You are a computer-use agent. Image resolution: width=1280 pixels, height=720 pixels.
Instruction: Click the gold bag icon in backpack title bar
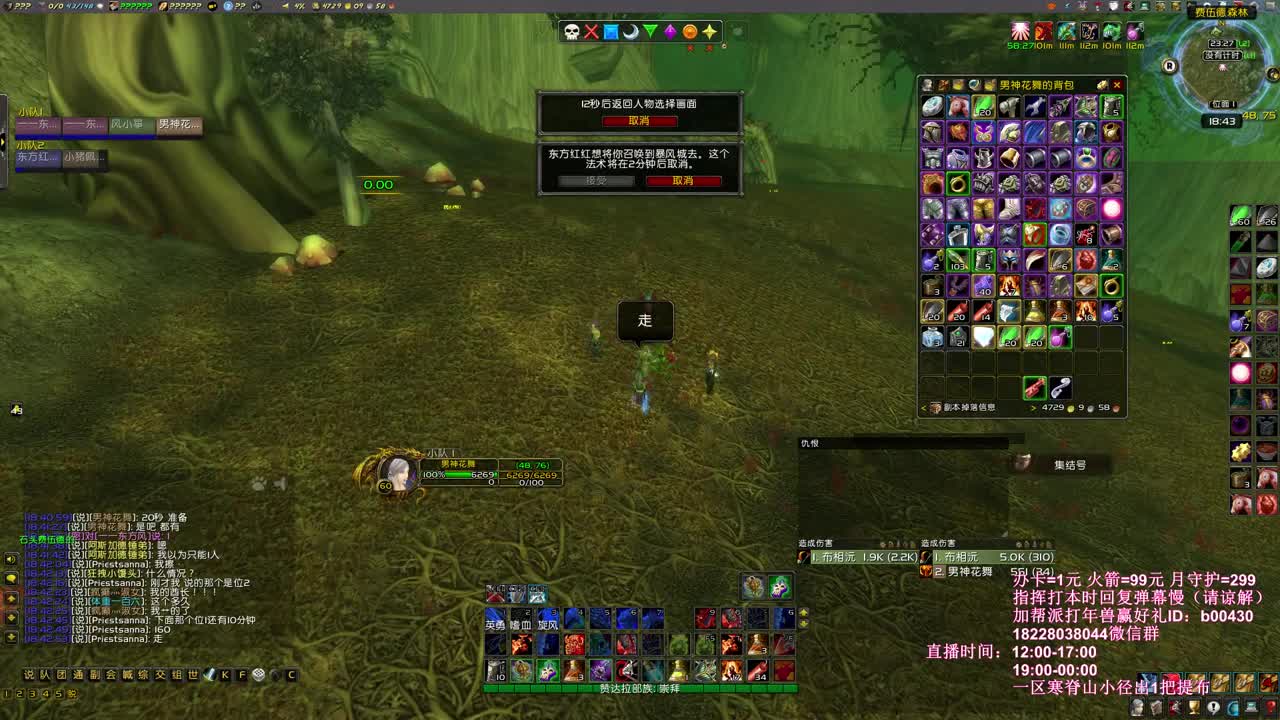(1103, 85)
